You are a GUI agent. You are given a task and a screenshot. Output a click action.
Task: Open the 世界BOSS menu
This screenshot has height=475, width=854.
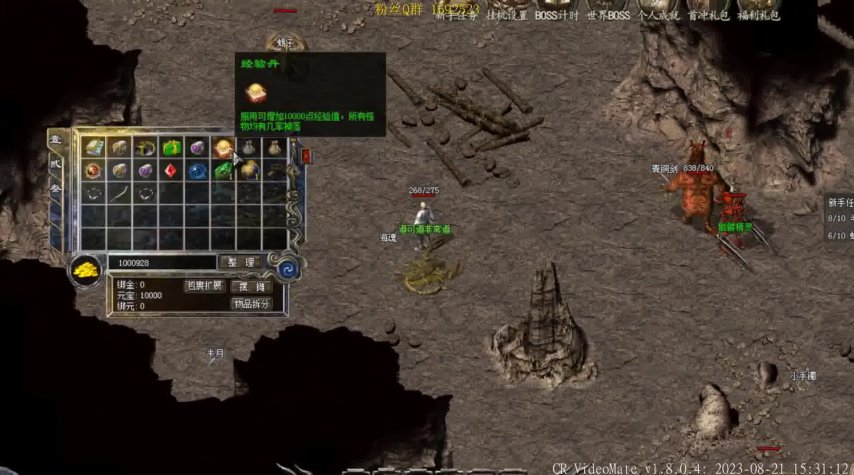pos(609,15)
